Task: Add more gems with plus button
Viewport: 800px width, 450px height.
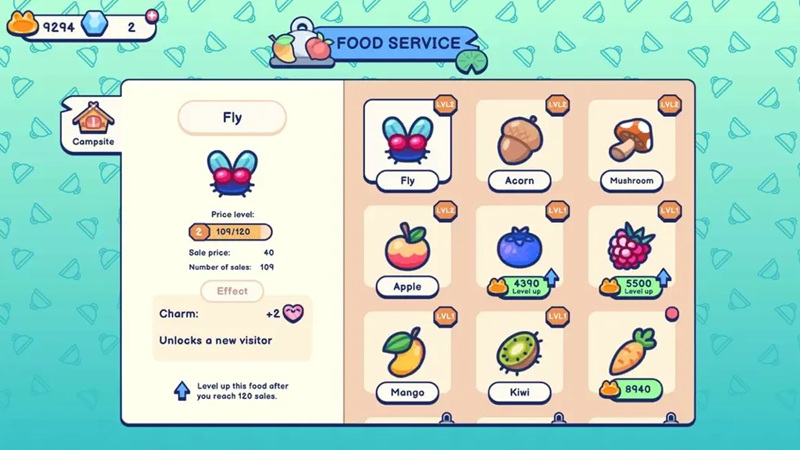Action: tap(152, 15)
